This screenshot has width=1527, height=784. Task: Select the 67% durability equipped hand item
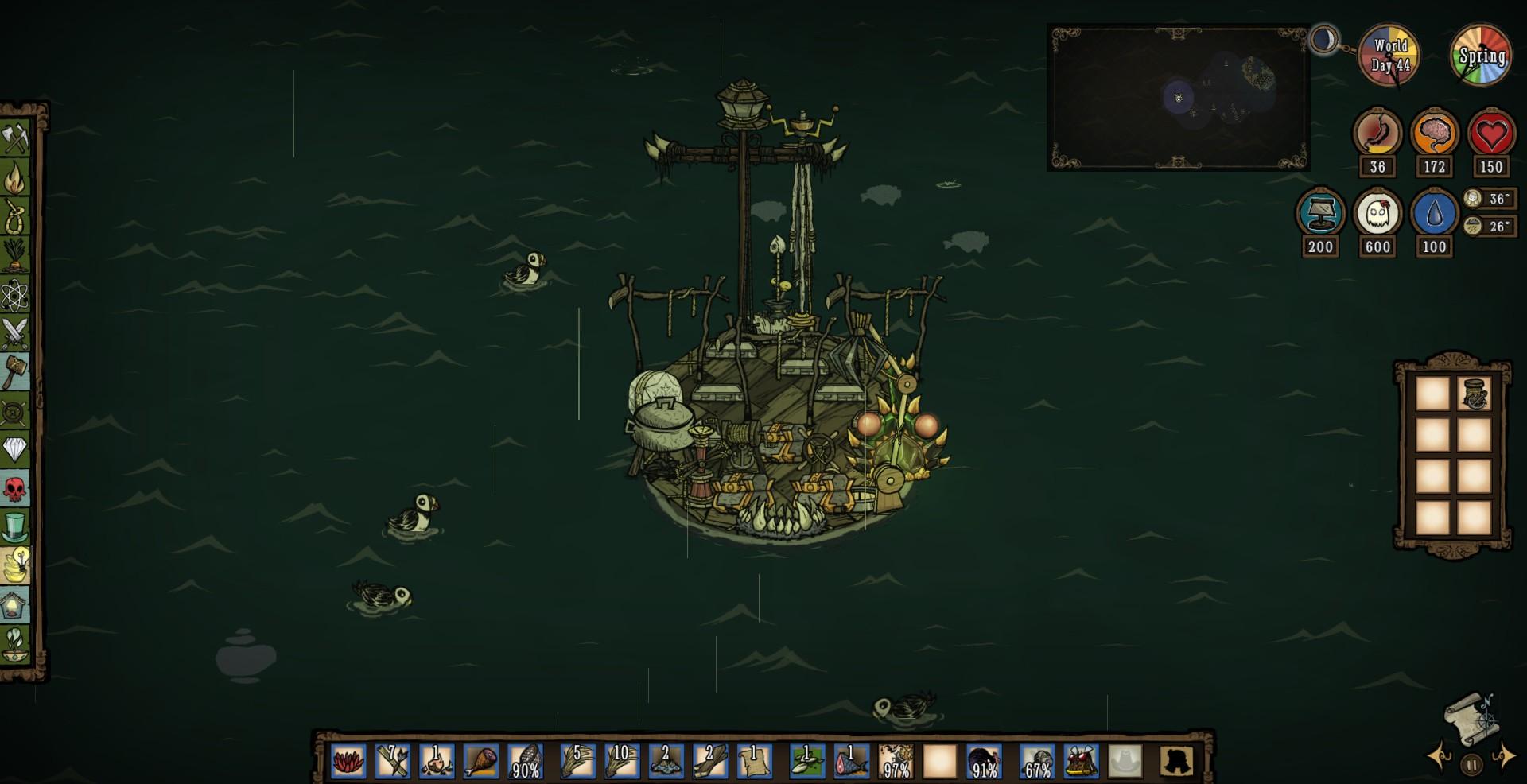tap(1037, 761)
